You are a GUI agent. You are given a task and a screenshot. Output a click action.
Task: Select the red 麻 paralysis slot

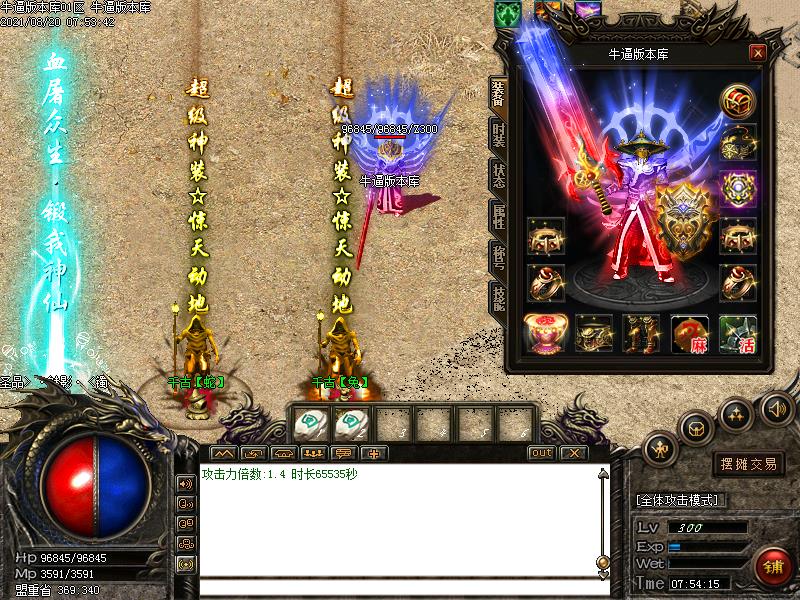coord(690,334)
